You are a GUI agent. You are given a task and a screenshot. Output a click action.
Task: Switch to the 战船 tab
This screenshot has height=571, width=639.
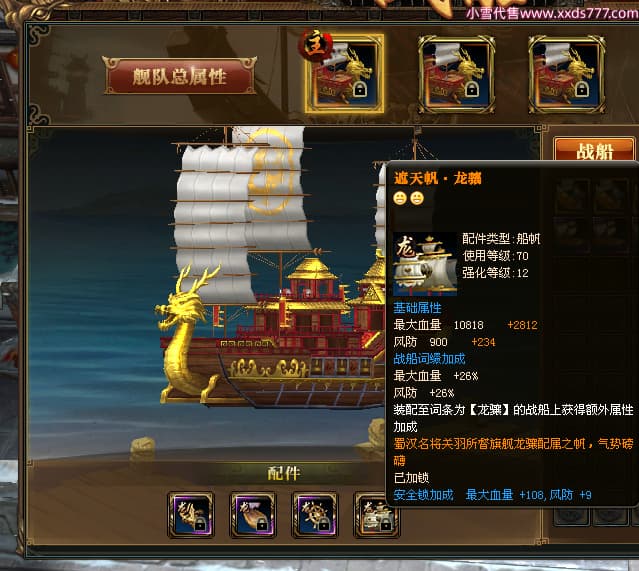pos(595,151)
